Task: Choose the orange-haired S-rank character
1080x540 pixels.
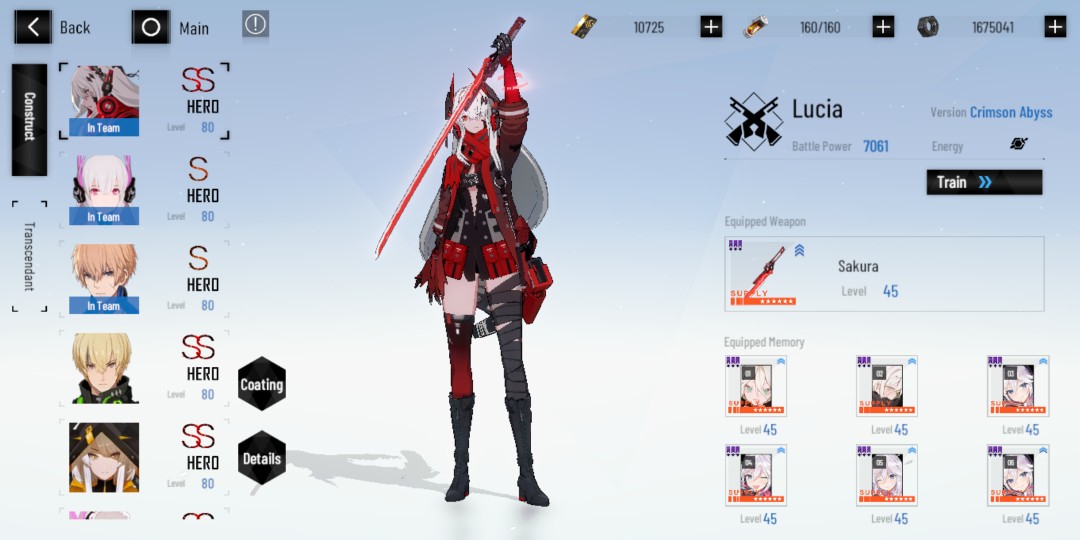Action: pos(104,279)
